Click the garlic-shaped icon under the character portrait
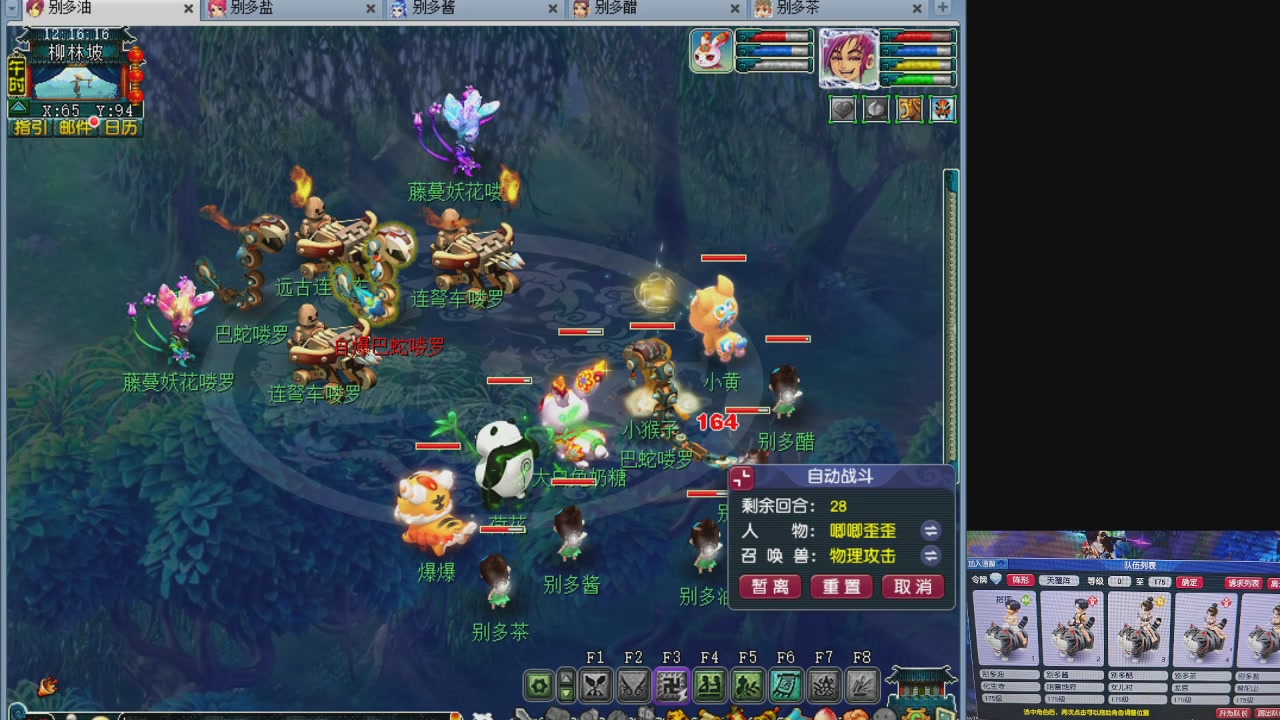This screenshot has width=1280, height=720. click(875, 110)
